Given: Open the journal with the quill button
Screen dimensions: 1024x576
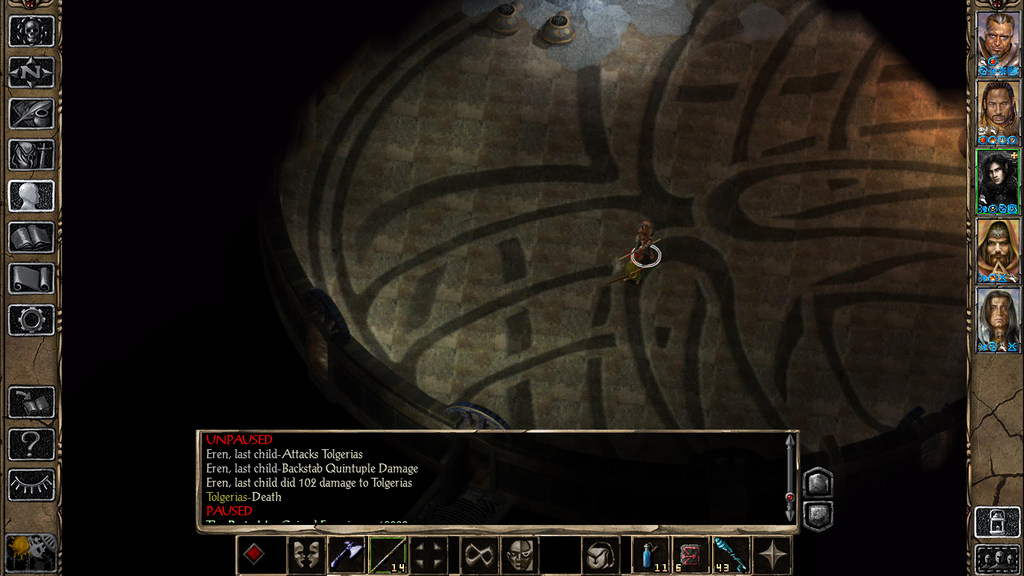Looking at the screenshot, I should 31,113.
